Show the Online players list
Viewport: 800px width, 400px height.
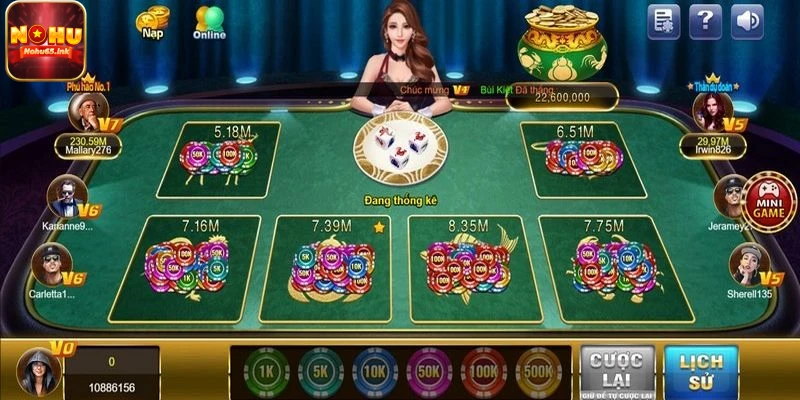(209, 21)
